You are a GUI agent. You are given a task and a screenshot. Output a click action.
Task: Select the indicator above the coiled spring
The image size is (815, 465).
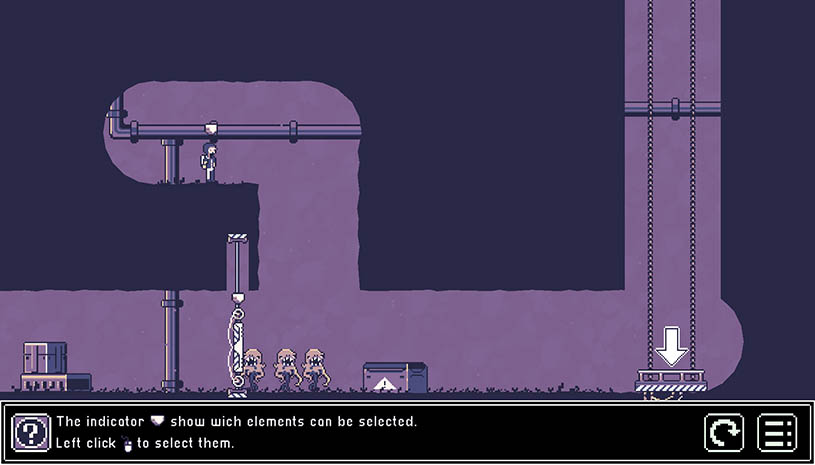pyautogui.click(x=238, y=298)
